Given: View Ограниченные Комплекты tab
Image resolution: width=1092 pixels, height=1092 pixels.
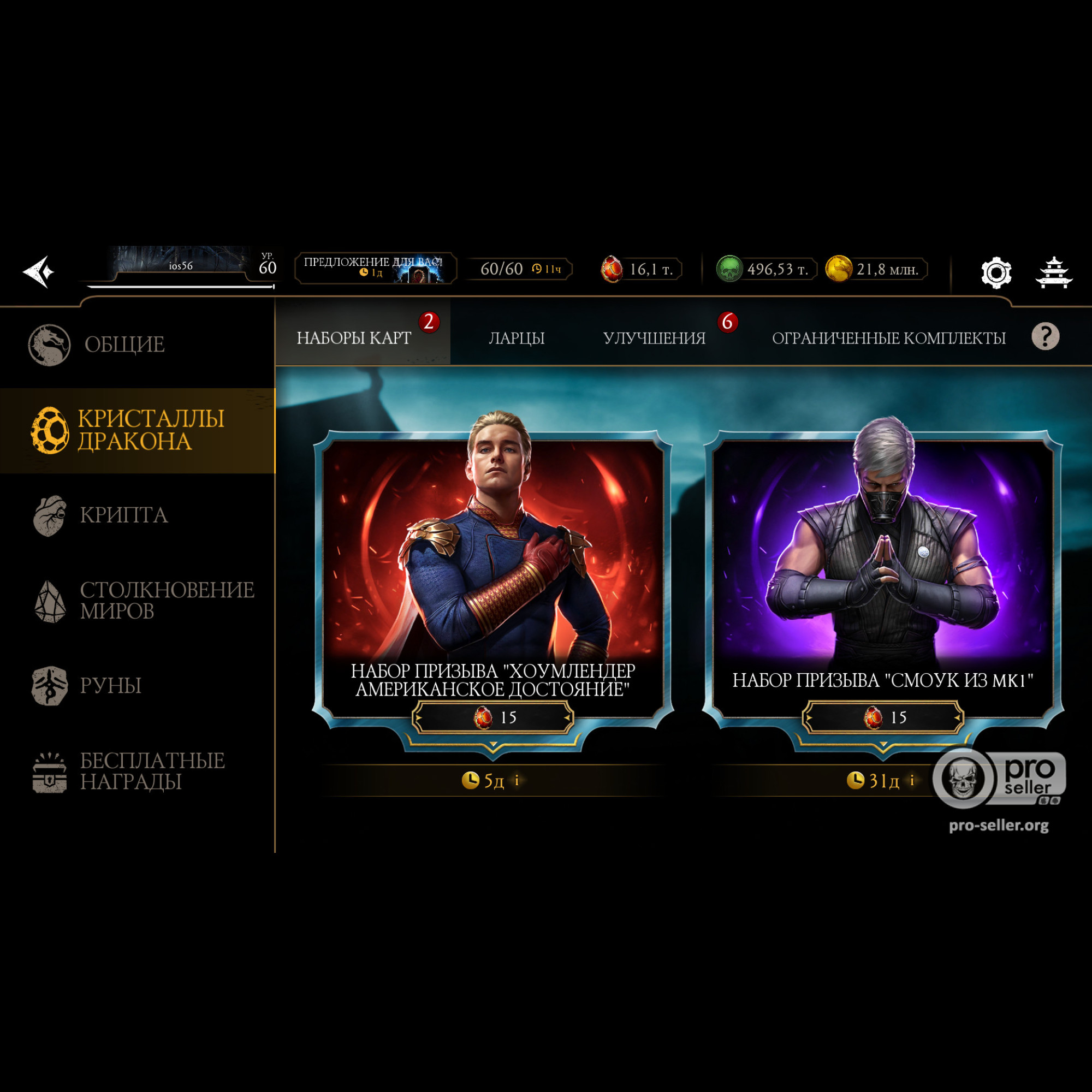Looking at the screenshot, I should tap(888, 338).
